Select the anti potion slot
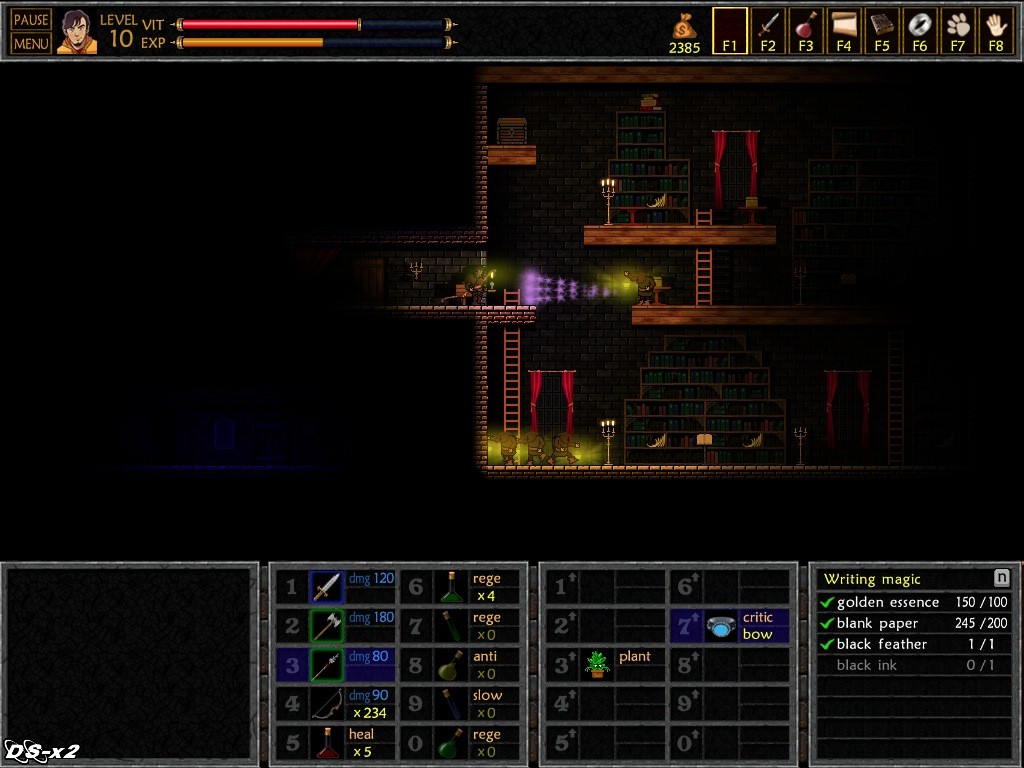The width and height of the screenshot is (1024, 768). tap(456, 665)
